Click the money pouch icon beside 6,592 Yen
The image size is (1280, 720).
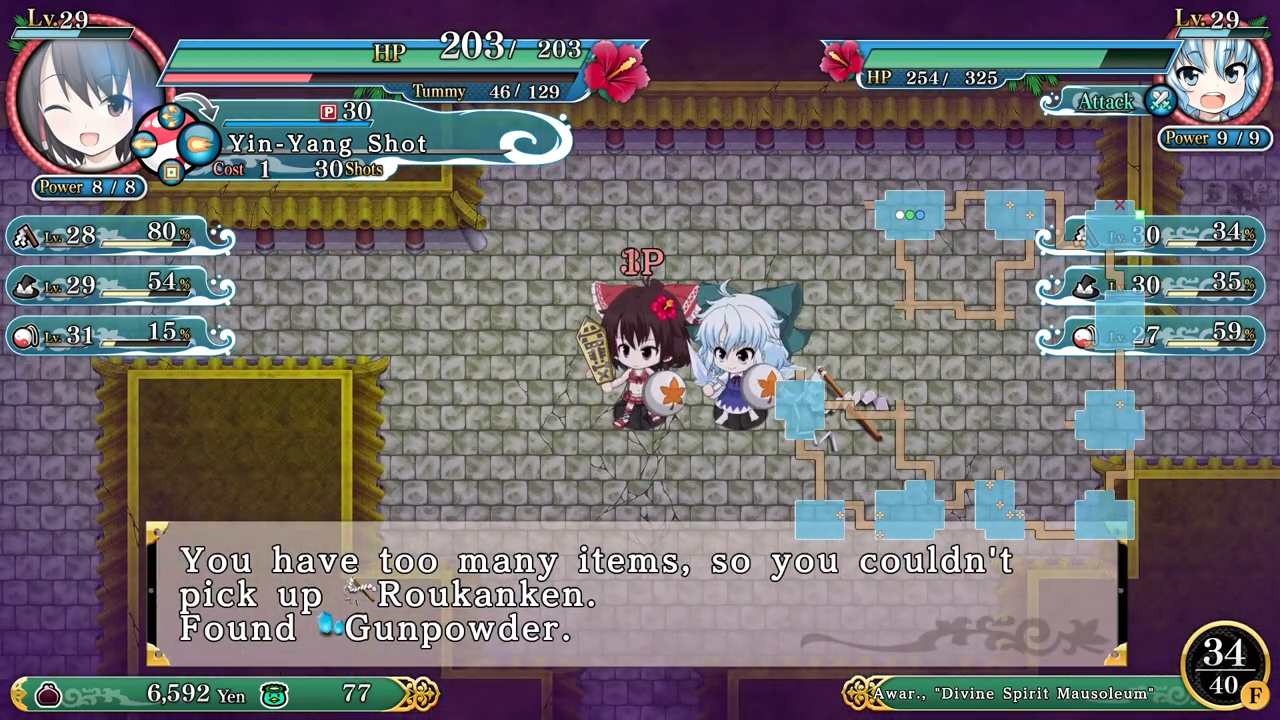coord(50,694)
